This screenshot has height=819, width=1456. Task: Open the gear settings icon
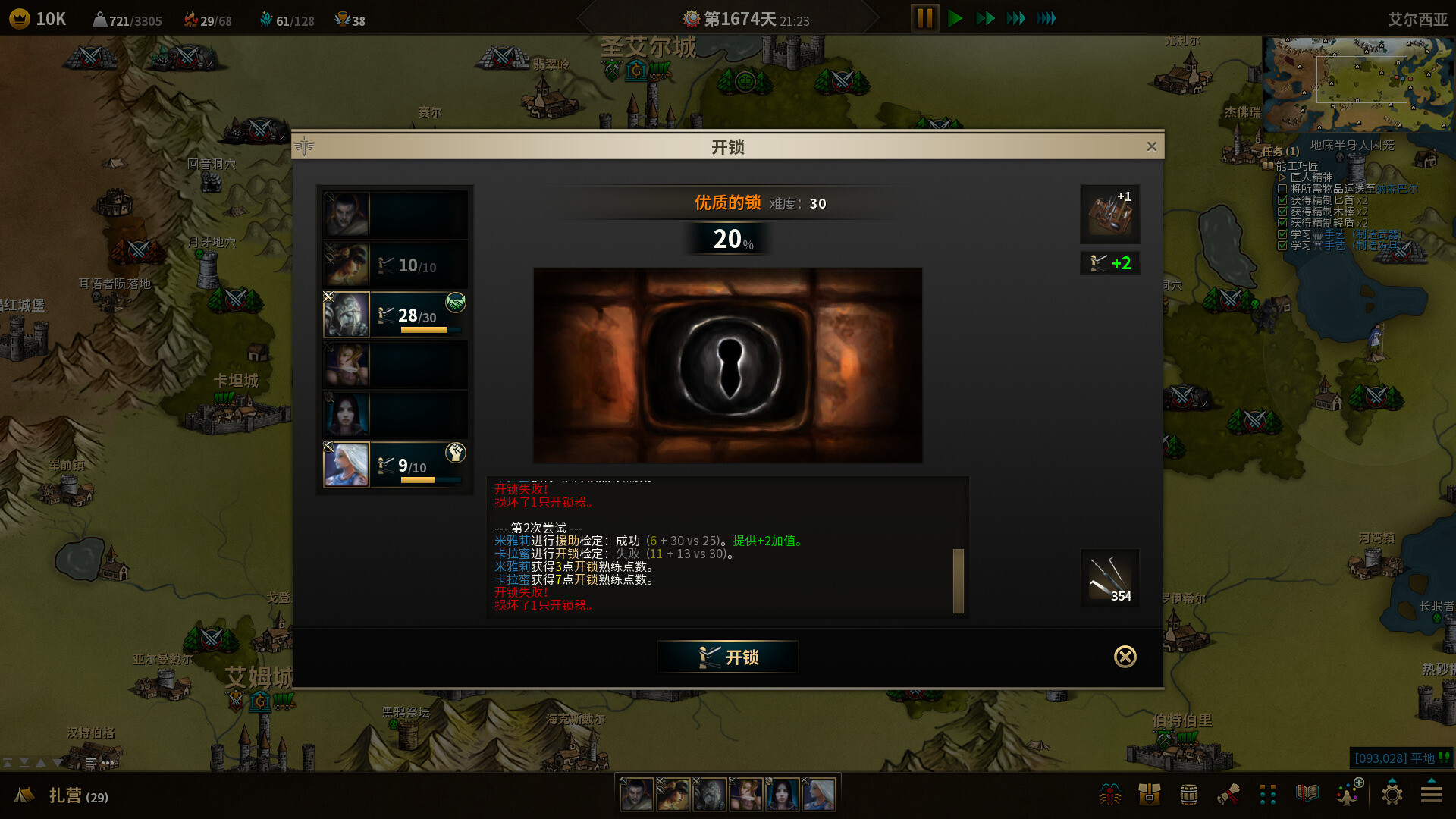[x=1392, y=794]
